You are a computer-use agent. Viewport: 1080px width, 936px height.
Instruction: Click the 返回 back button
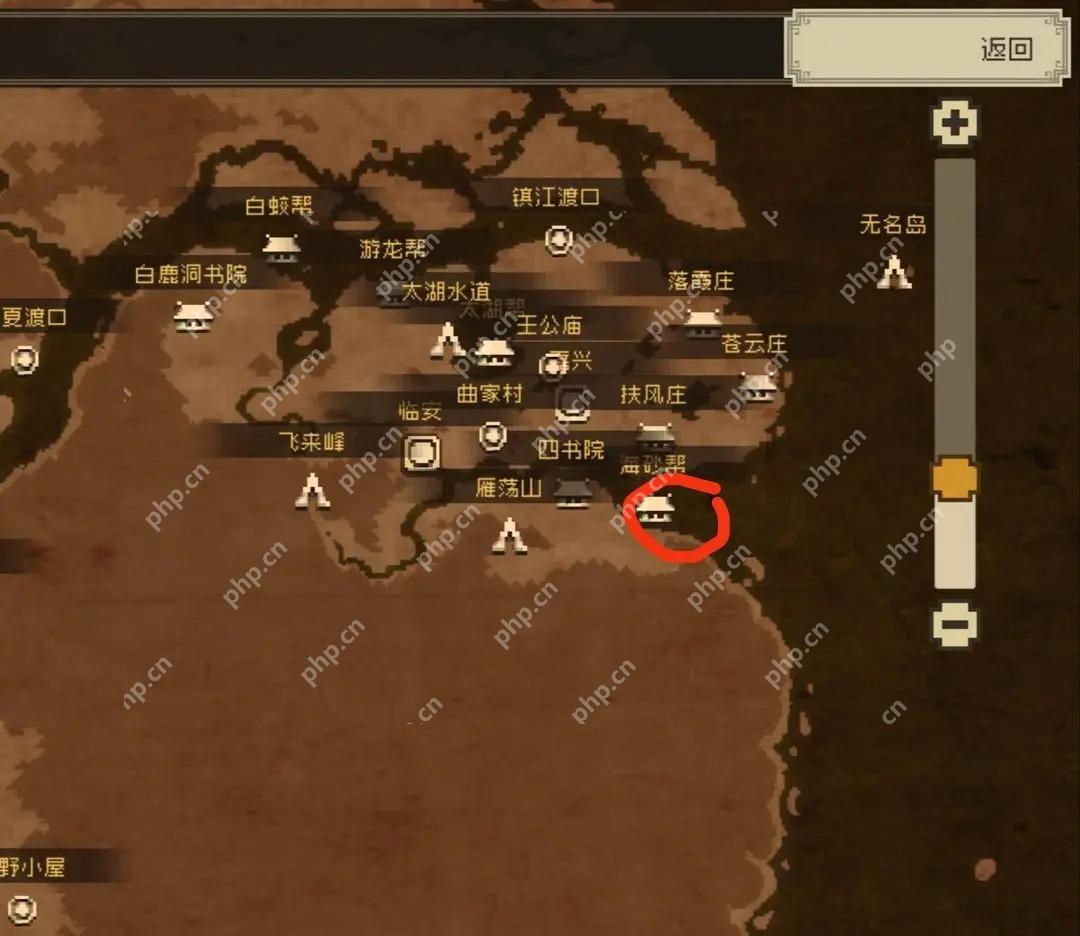coord(1006,49)
